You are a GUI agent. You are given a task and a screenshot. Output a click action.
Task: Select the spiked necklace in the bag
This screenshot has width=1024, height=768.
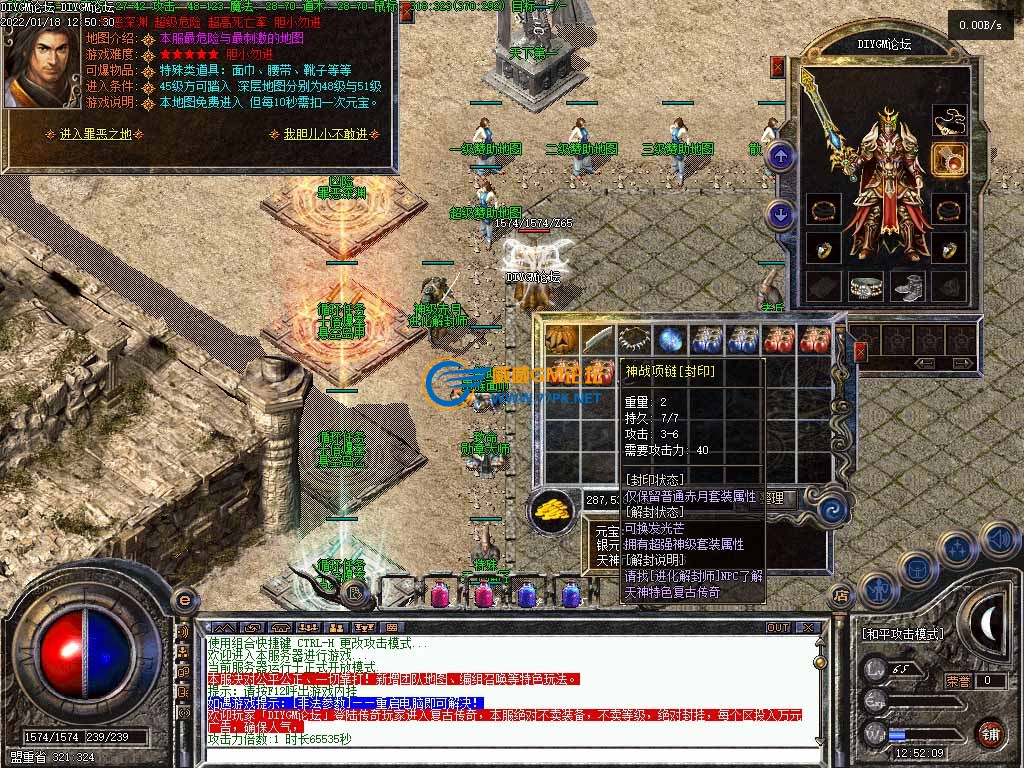coord(634,340)
